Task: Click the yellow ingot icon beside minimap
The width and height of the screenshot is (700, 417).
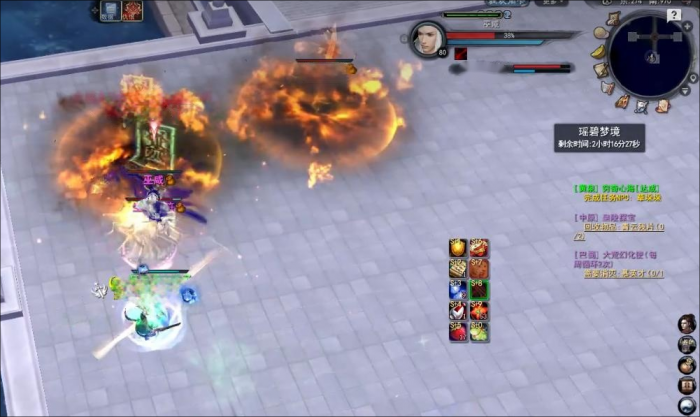Action: pos(599,50)
